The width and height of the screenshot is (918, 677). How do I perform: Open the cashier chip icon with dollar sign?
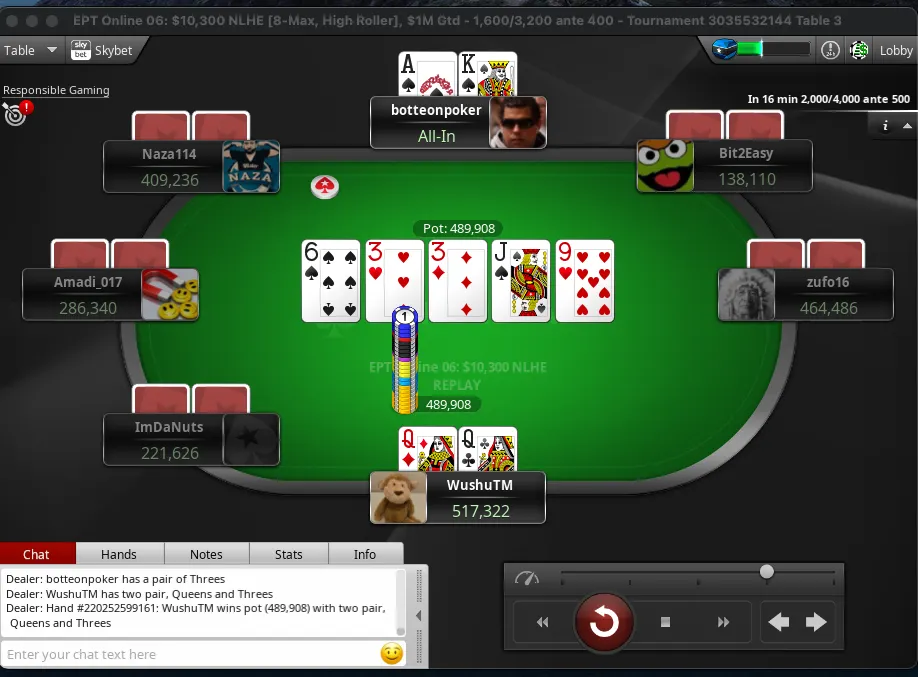coord(858,50)
